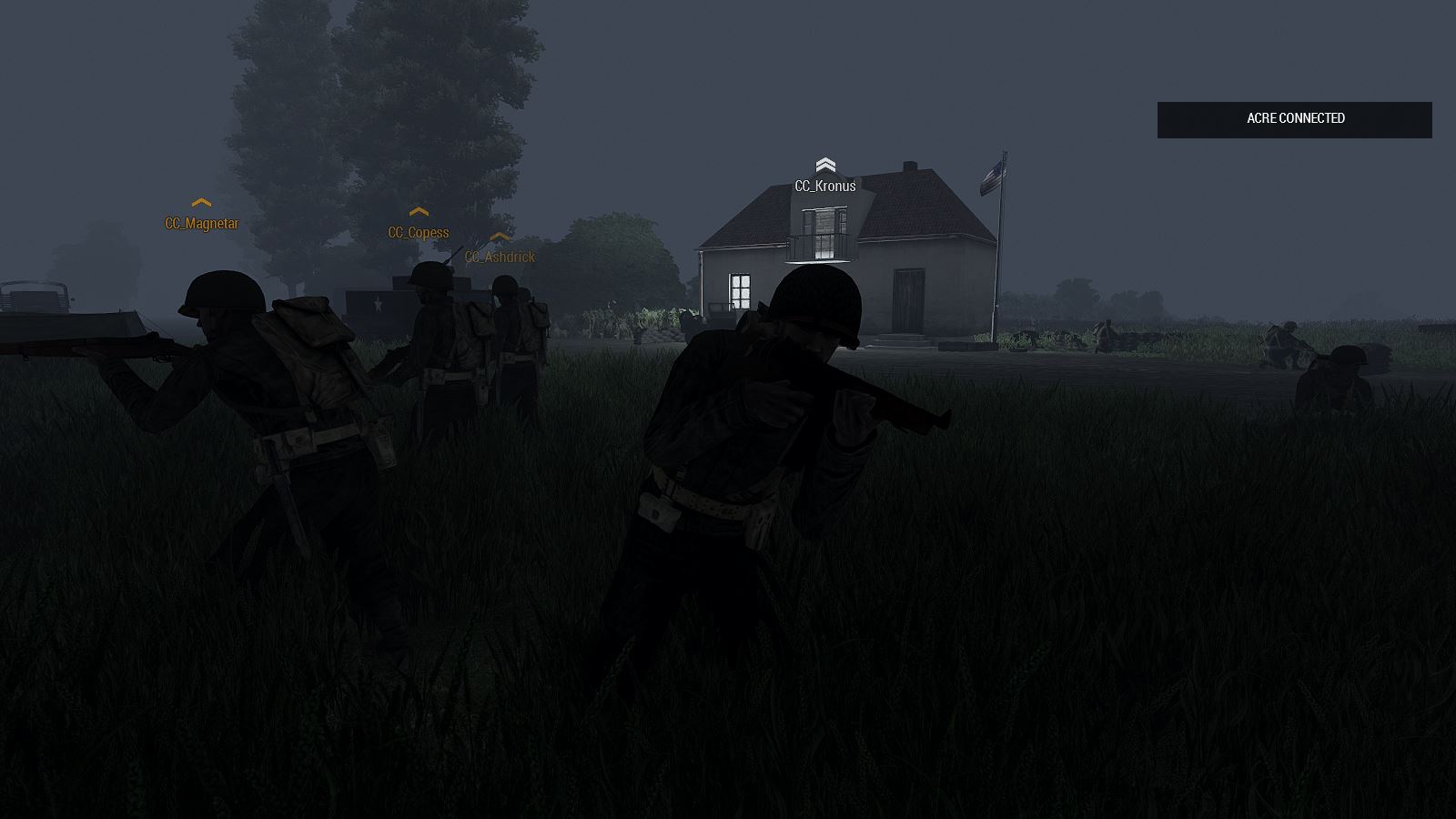Click the ACRE CONNECTED notification banner

pos(1294,119)
